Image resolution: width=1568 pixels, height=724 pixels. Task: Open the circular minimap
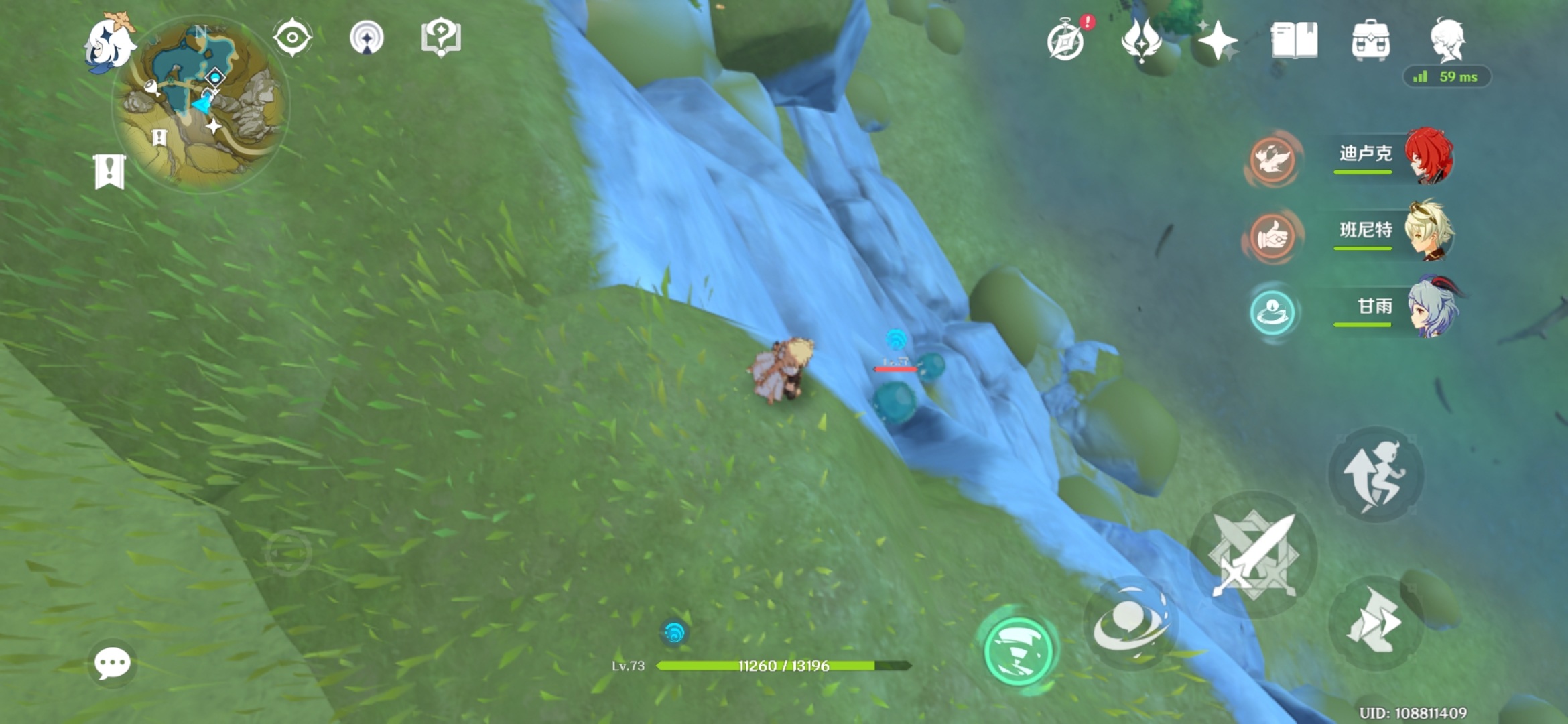202,104
